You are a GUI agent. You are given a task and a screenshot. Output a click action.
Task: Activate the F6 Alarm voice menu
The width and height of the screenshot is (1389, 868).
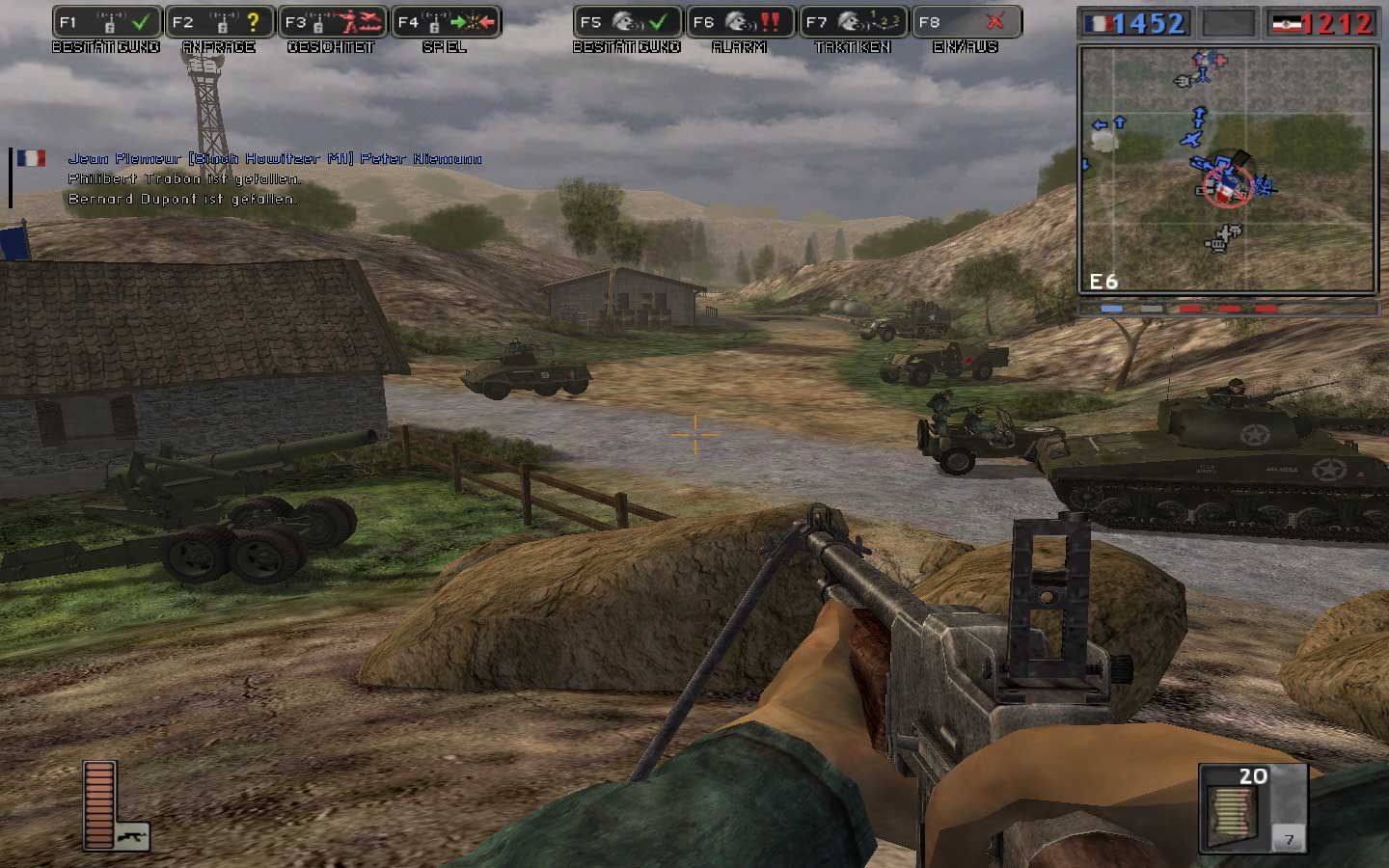point(740,22)
